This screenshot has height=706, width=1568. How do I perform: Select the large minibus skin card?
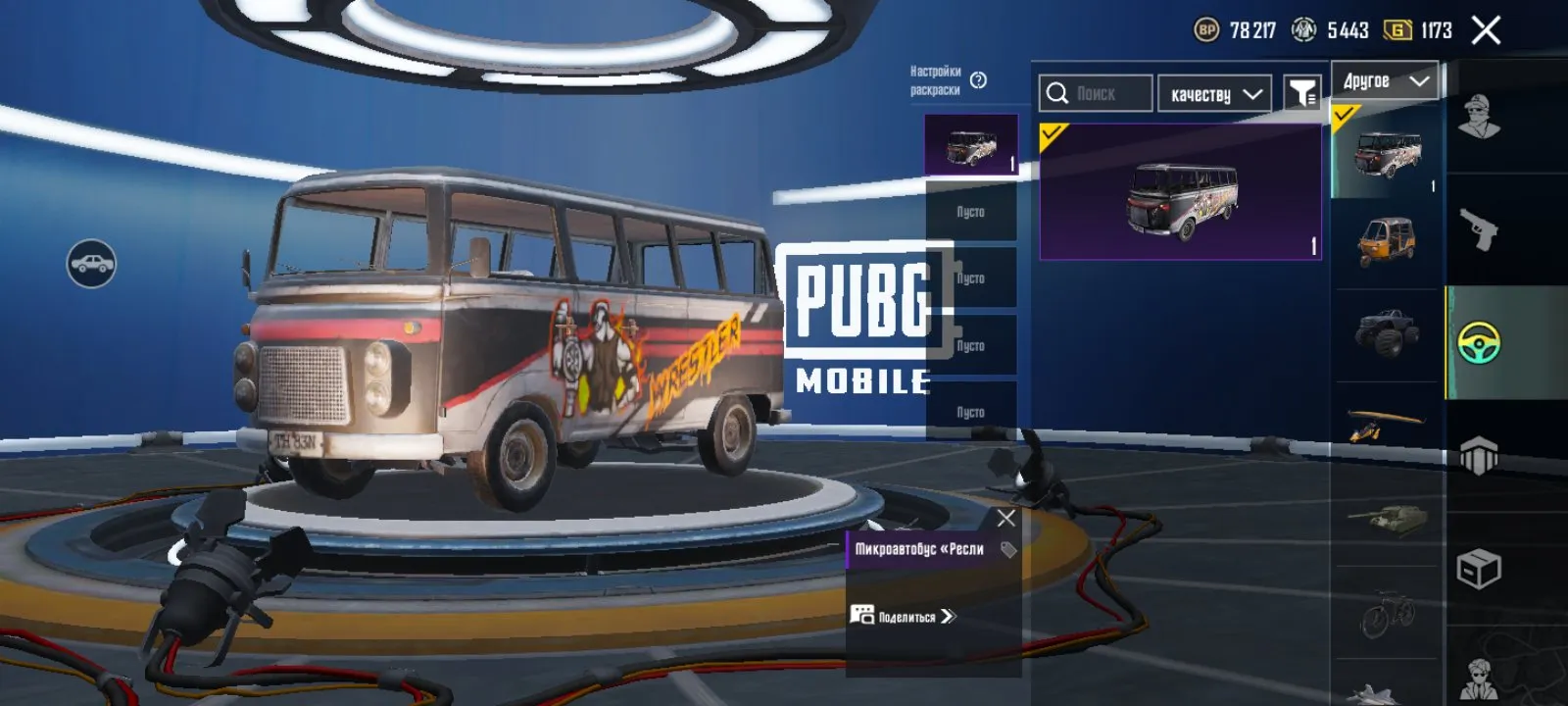1180,193
